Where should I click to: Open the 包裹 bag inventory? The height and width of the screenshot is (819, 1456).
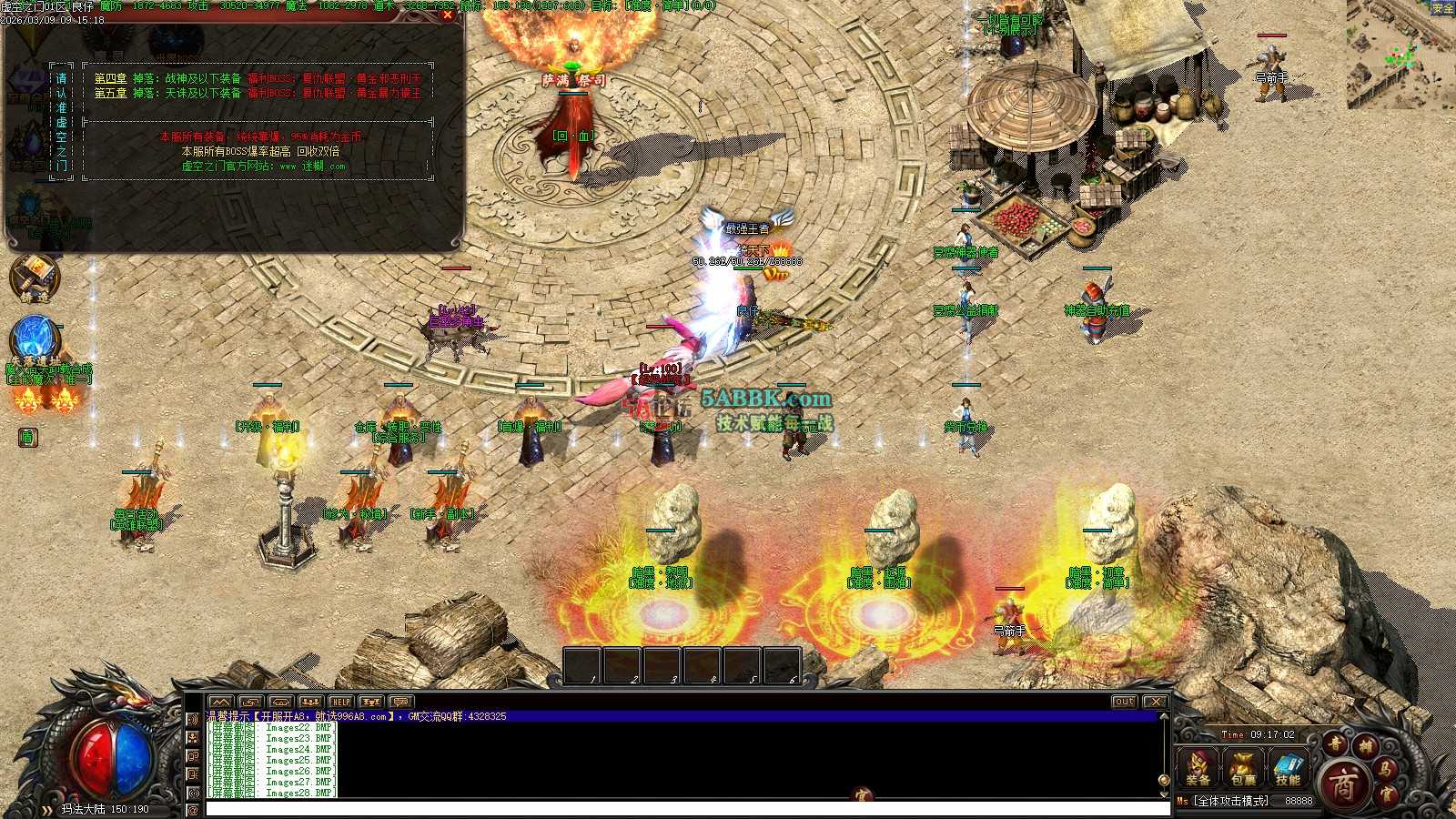(x=1243, y=767)
